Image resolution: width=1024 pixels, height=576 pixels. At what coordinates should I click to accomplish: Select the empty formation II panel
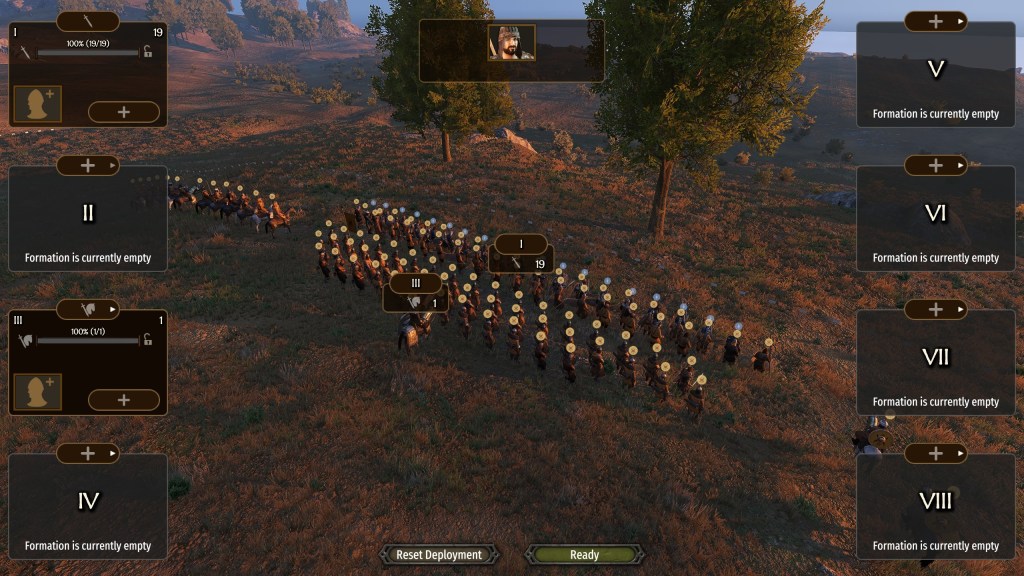click(88, 225)
